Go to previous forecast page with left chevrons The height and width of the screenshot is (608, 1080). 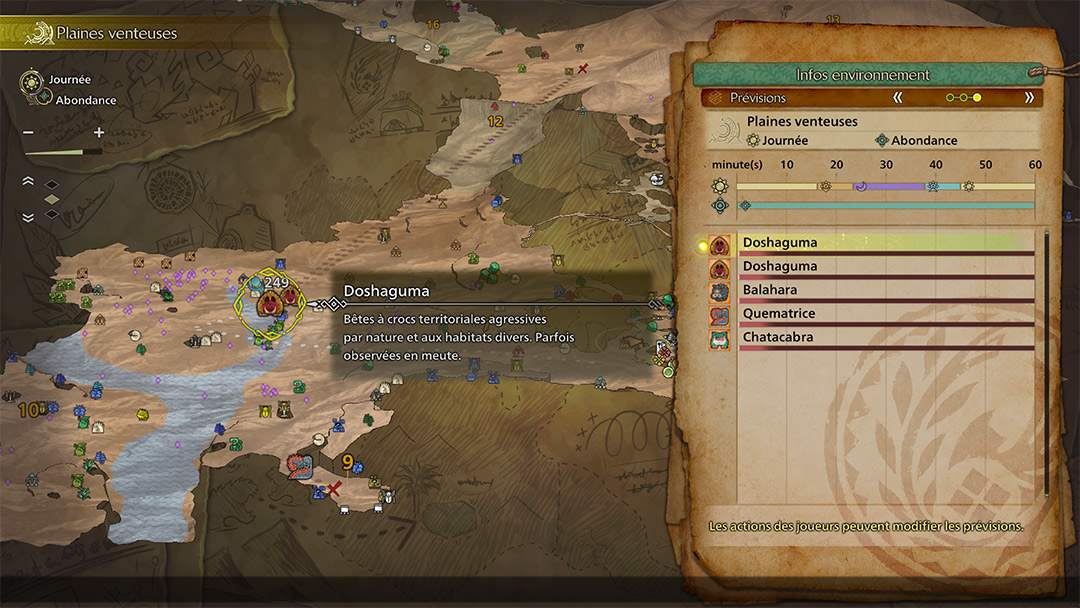(x=898, y=98)
